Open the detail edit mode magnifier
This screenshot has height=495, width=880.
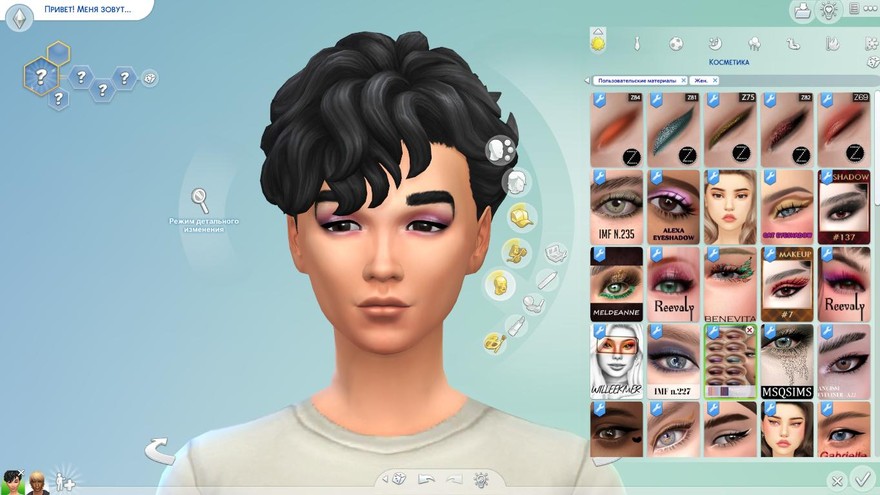pos(200,199)
